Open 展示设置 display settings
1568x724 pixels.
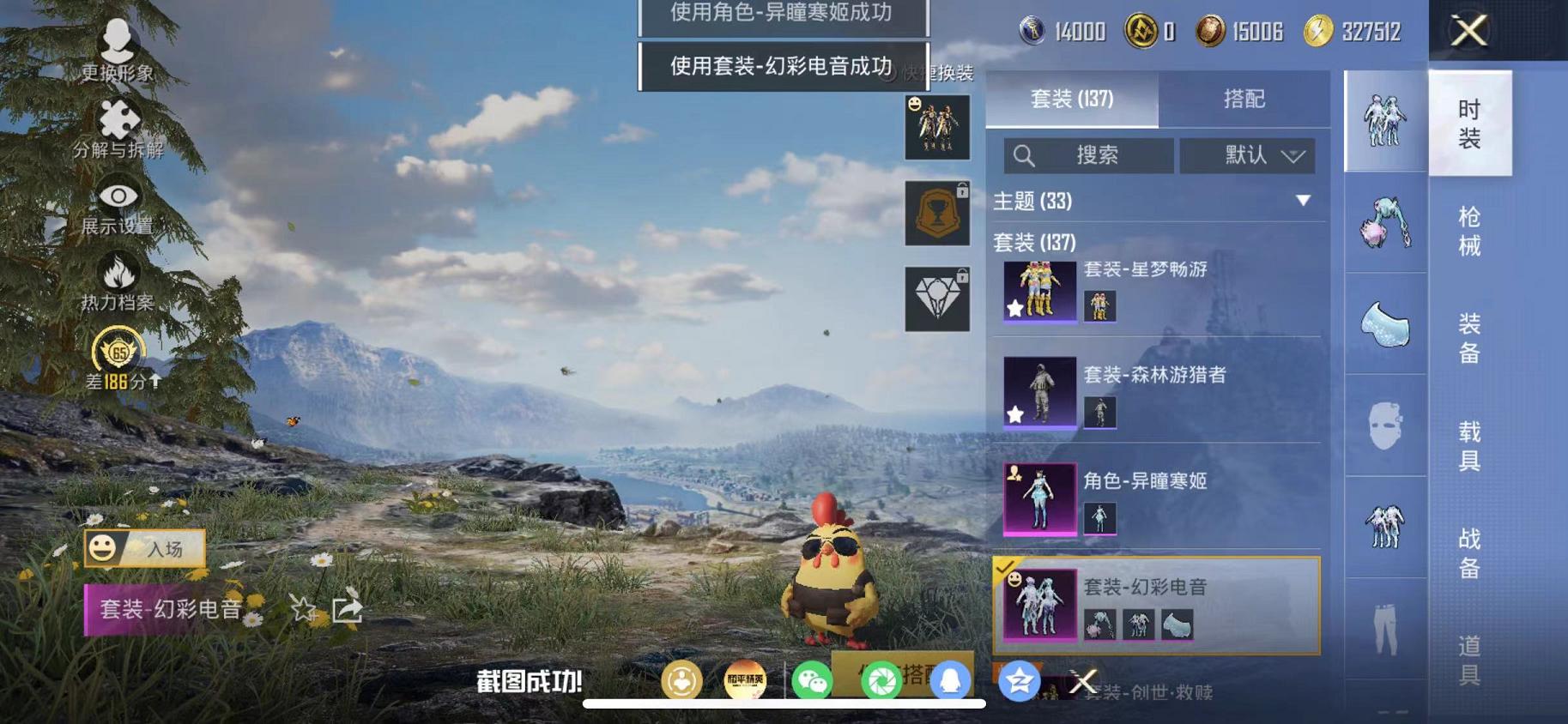(118, 199)
